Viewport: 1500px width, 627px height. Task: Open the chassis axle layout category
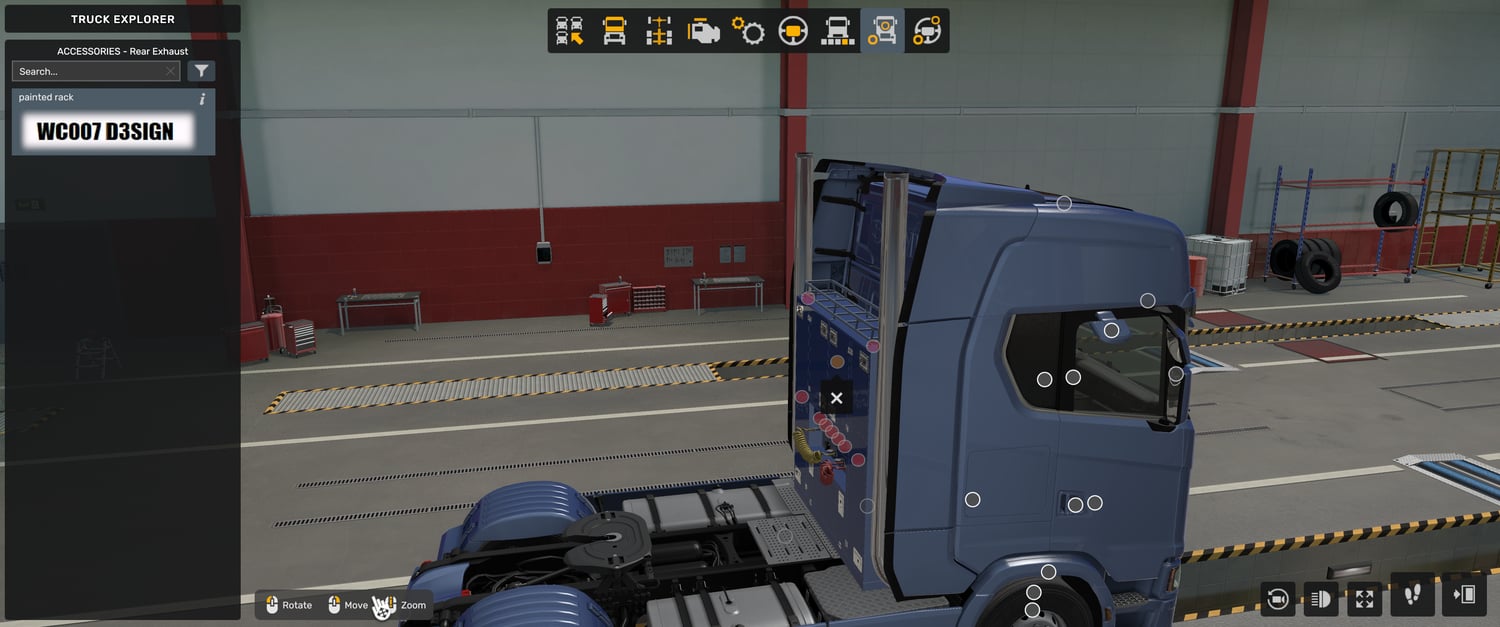(x=659, y=31)
